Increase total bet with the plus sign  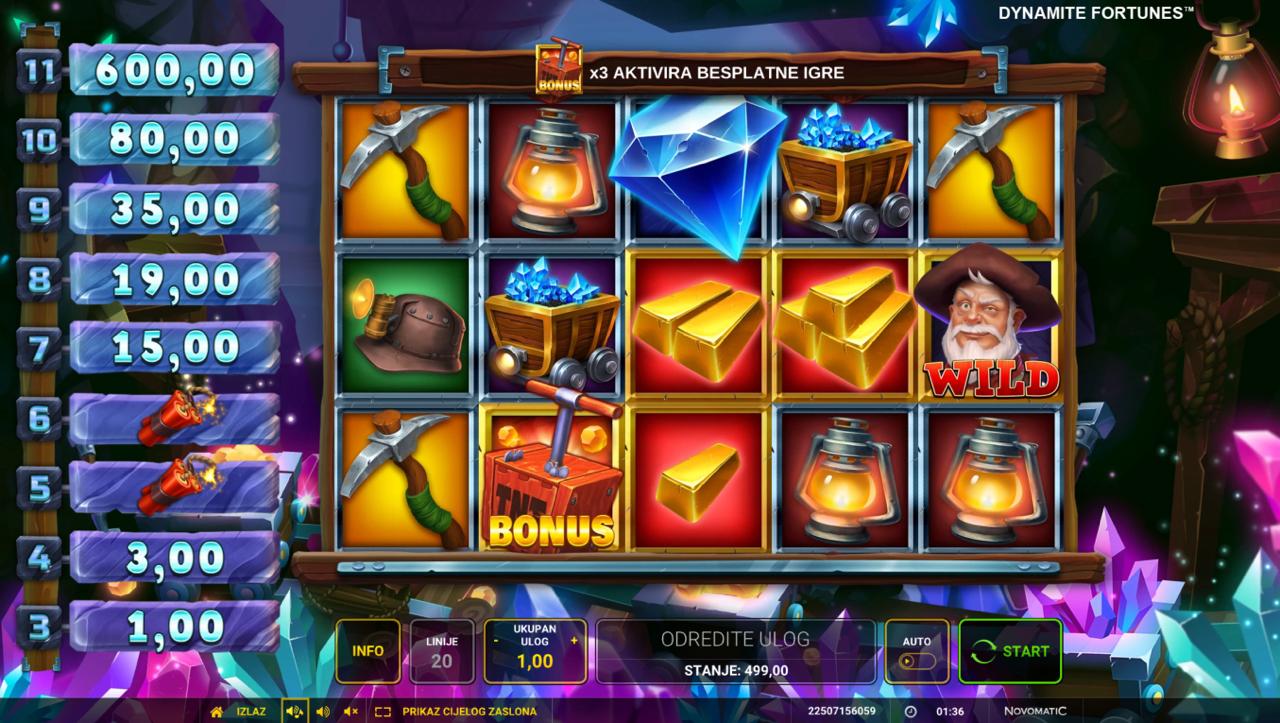[574, 640]
